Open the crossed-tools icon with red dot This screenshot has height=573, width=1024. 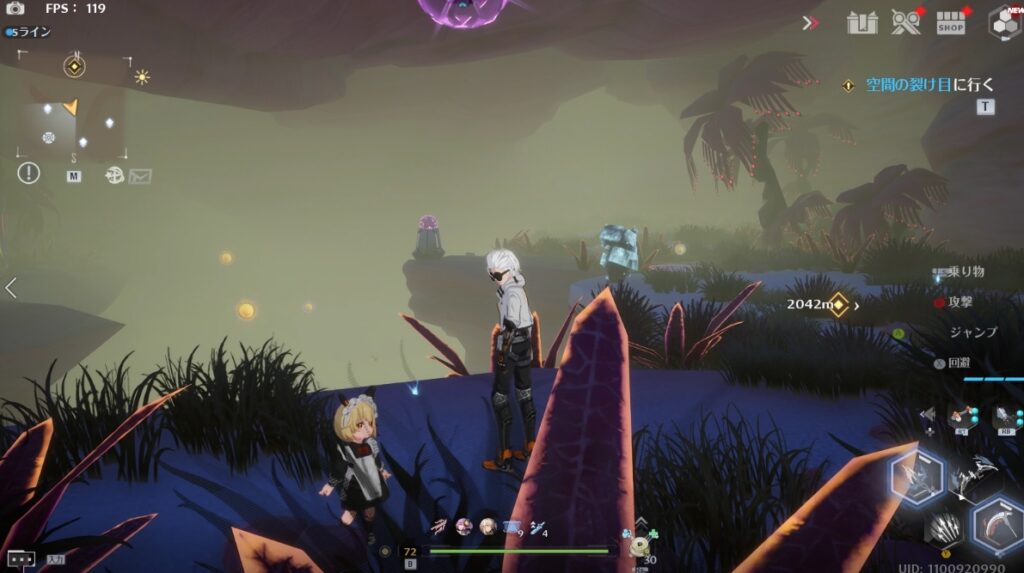[906, 22]
